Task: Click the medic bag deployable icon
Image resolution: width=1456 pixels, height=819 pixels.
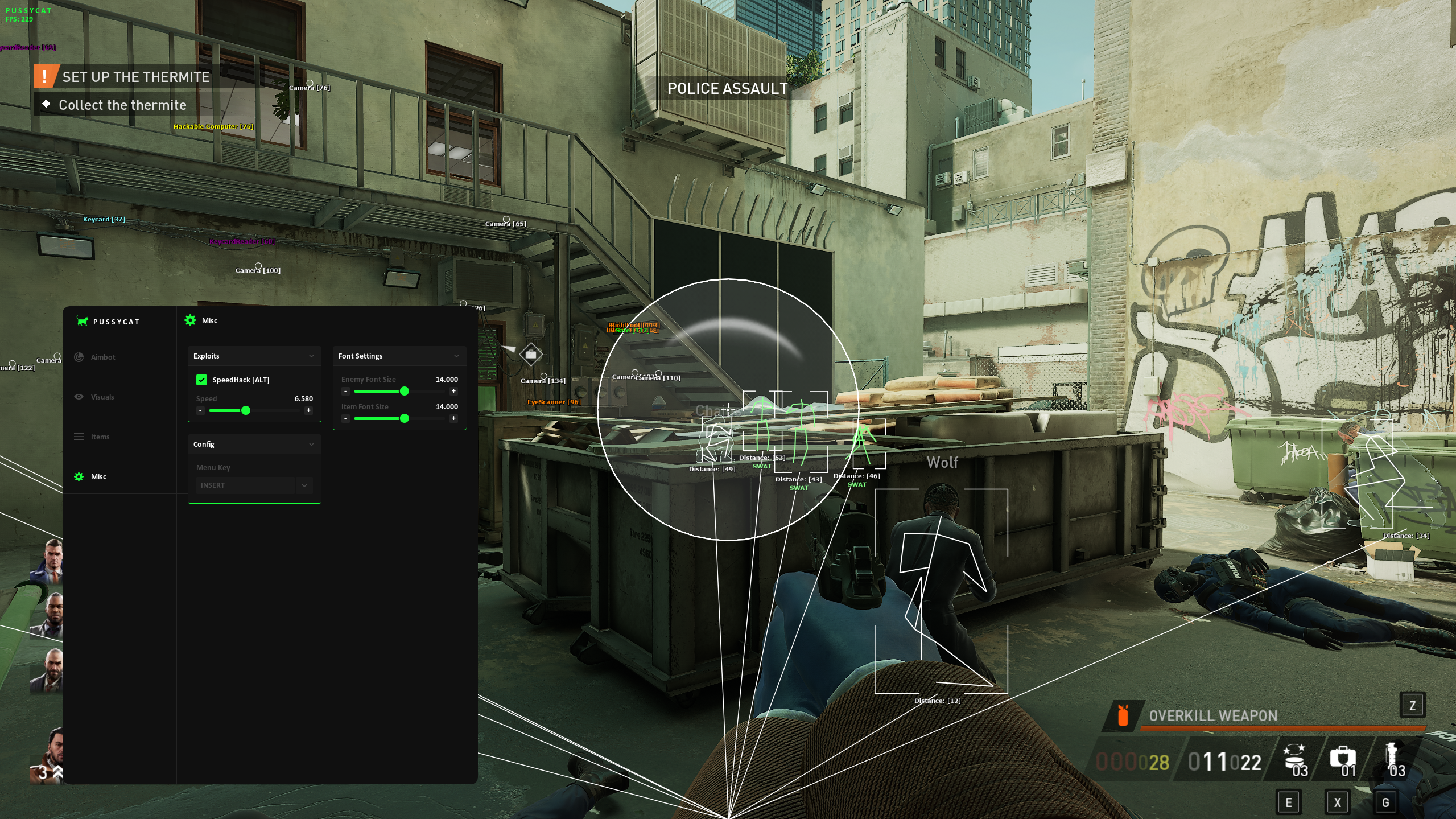Action: click(1342, 758)
